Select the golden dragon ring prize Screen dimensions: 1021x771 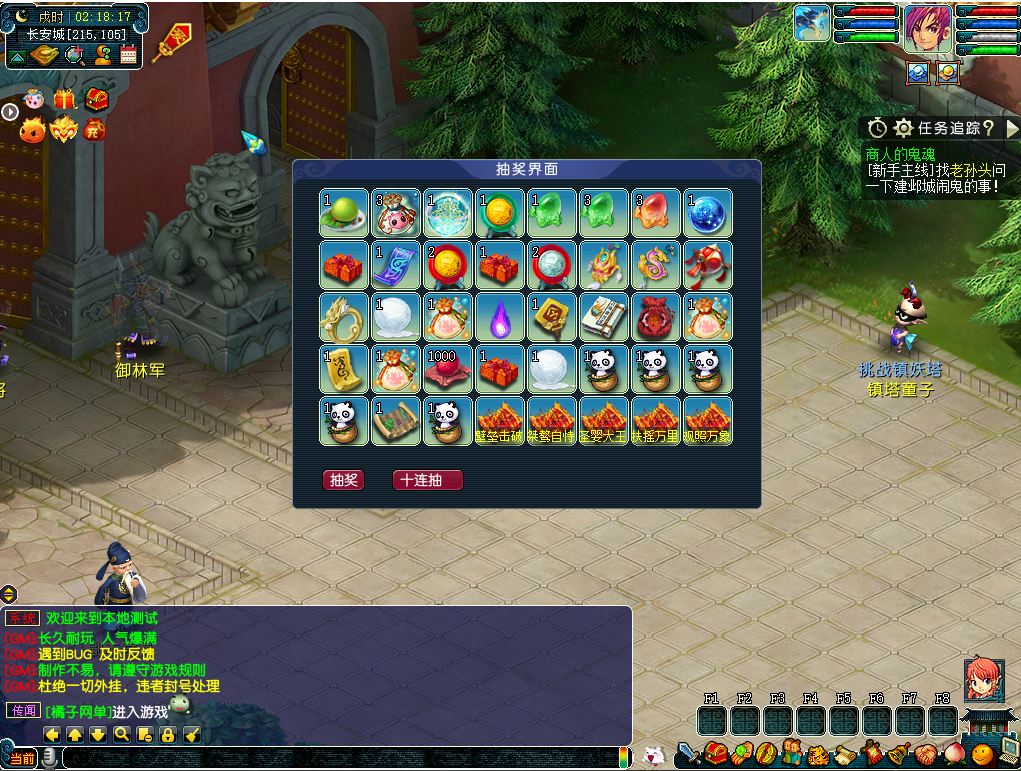[x=343, y=317]
